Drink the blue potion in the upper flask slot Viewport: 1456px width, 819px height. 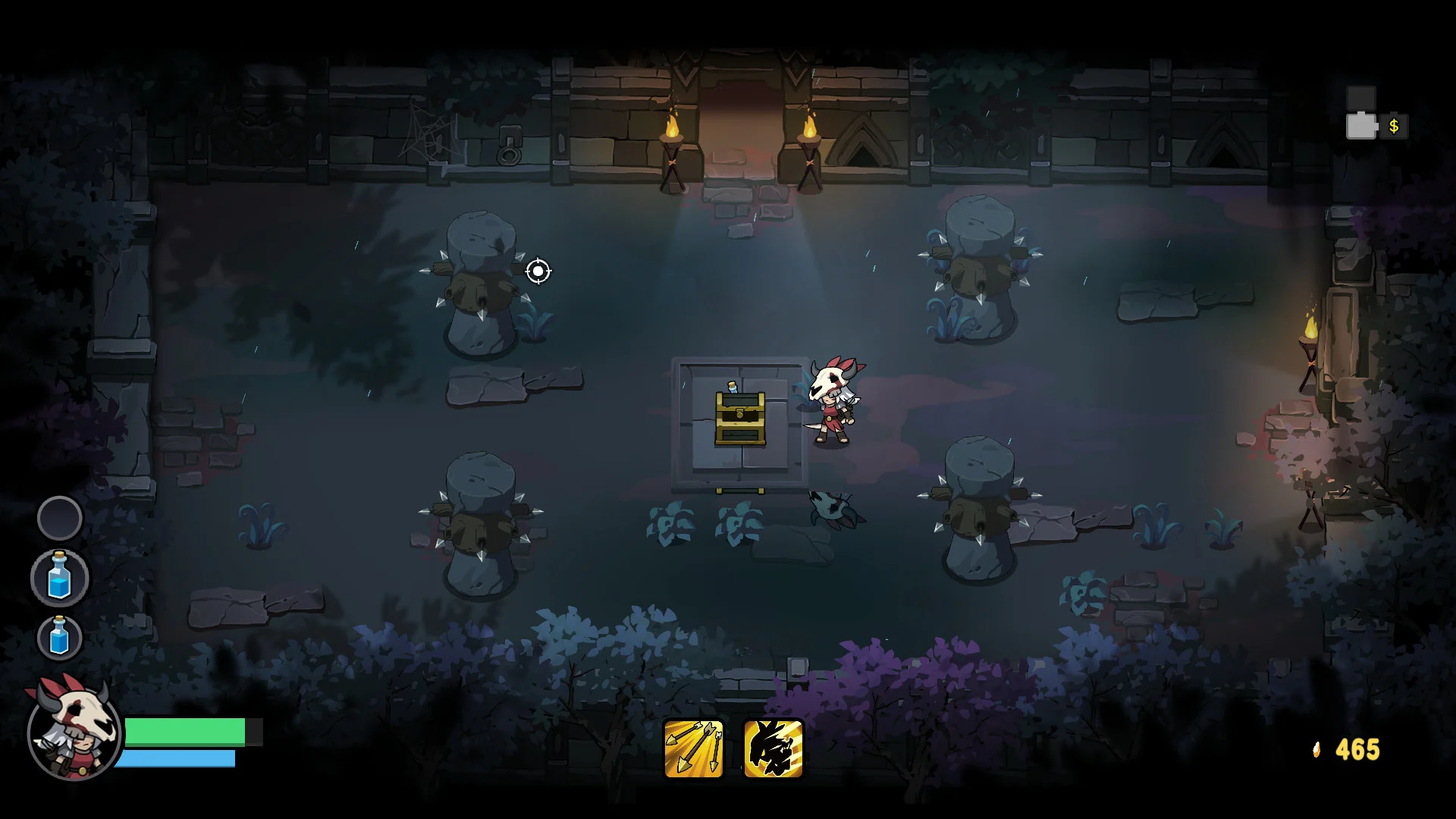59,578
